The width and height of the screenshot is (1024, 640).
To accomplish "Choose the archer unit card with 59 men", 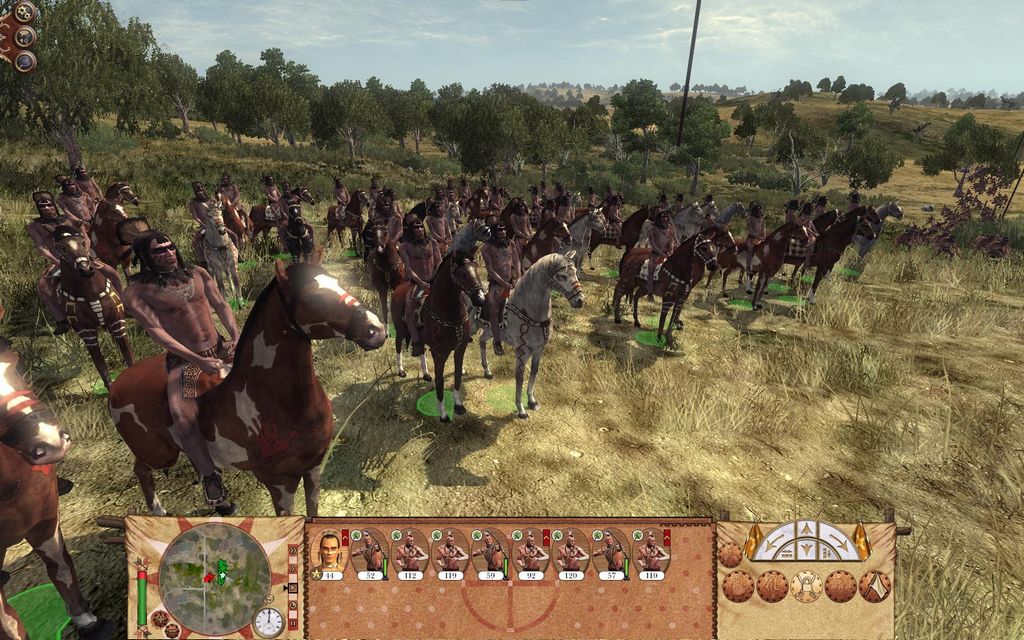I will pos(490,553).
